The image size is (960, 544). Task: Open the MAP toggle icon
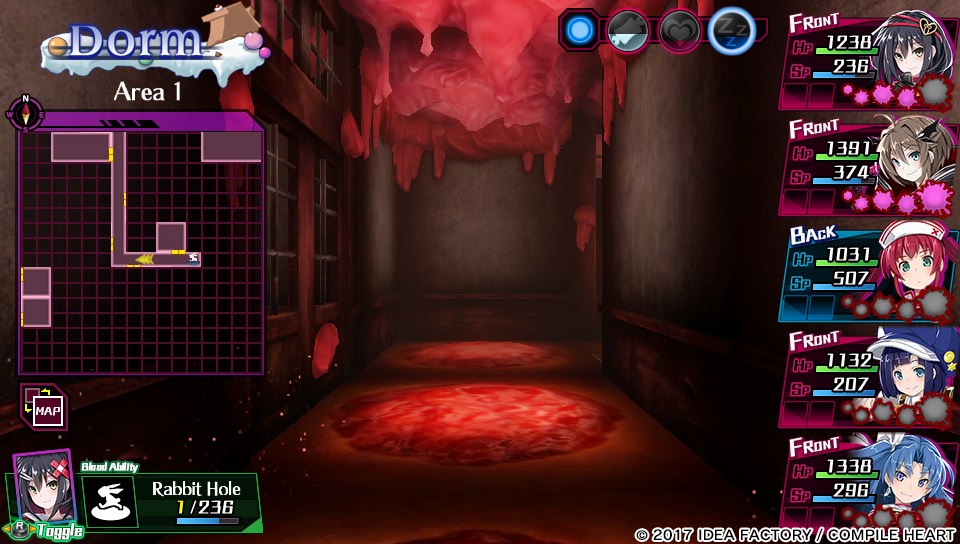point(42,407)
